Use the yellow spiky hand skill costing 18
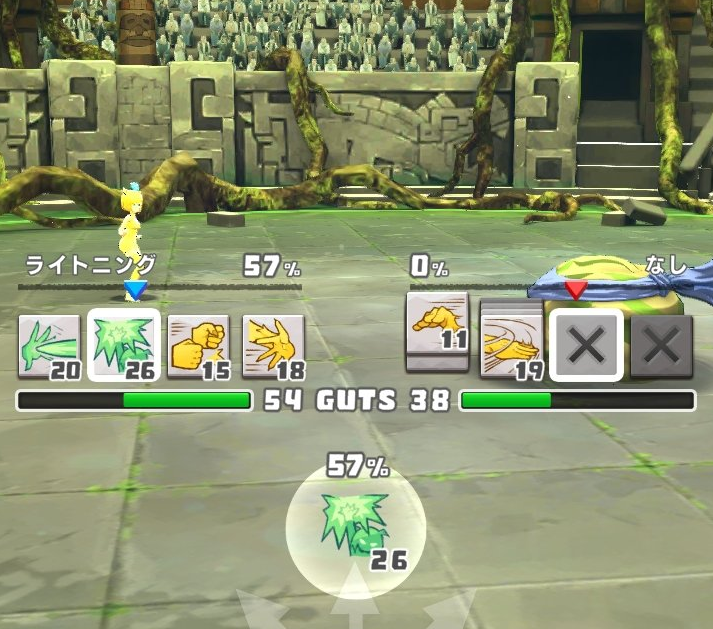This screenshot has width=713, height=629. pos(273,346)
